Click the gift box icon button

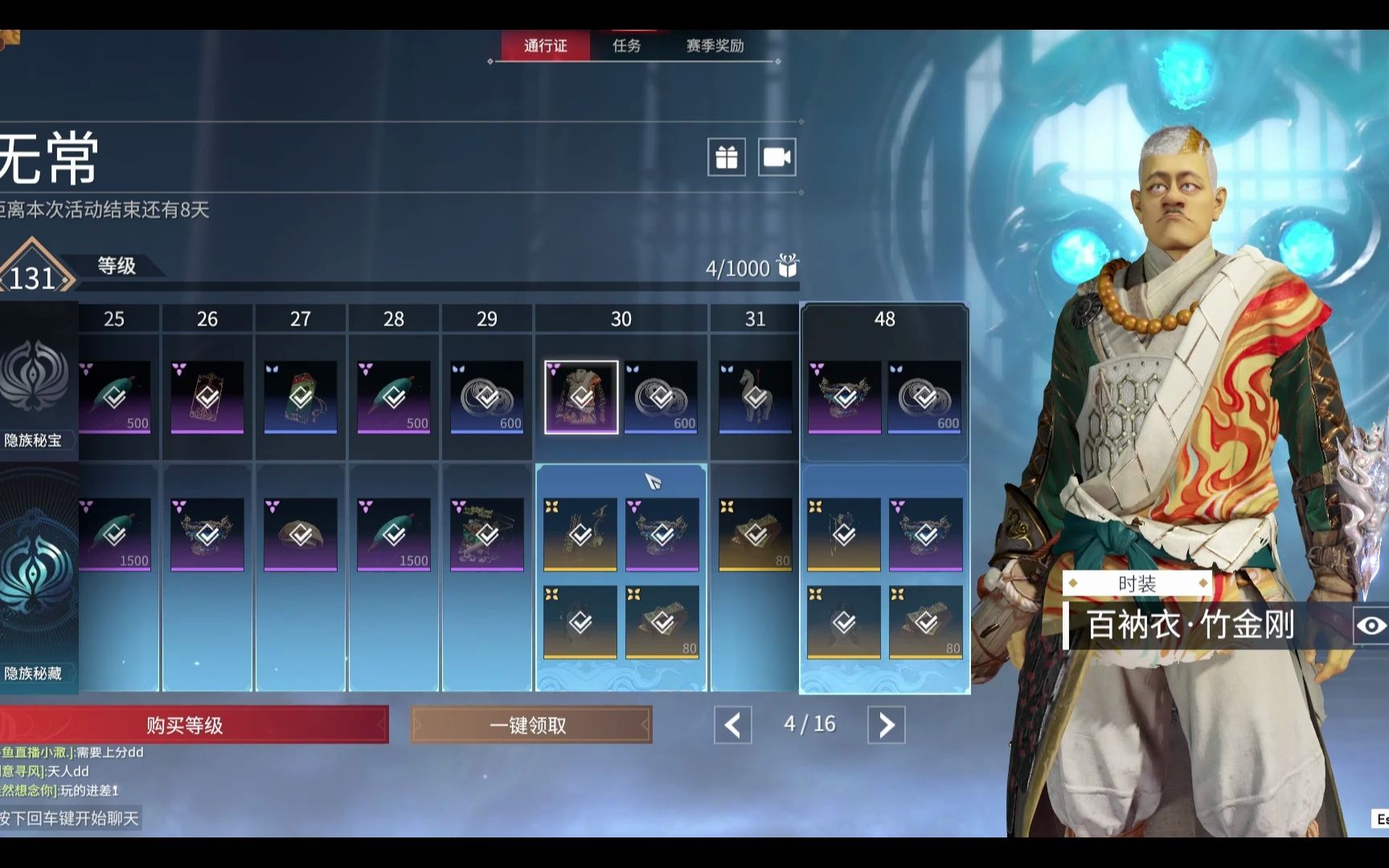tap(727, 158)
